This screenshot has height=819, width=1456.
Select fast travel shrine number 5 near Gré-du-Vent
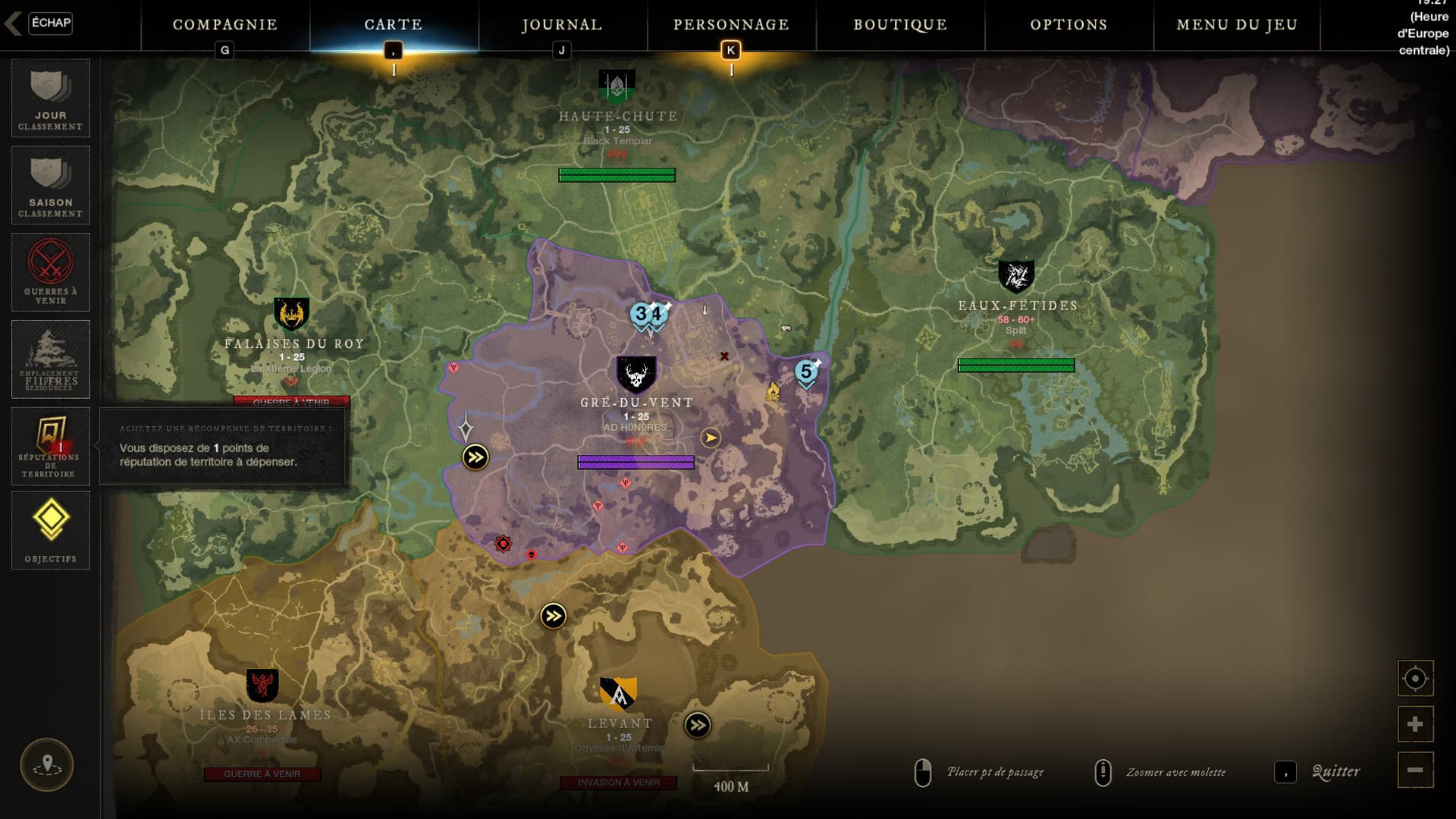point(806,372)
